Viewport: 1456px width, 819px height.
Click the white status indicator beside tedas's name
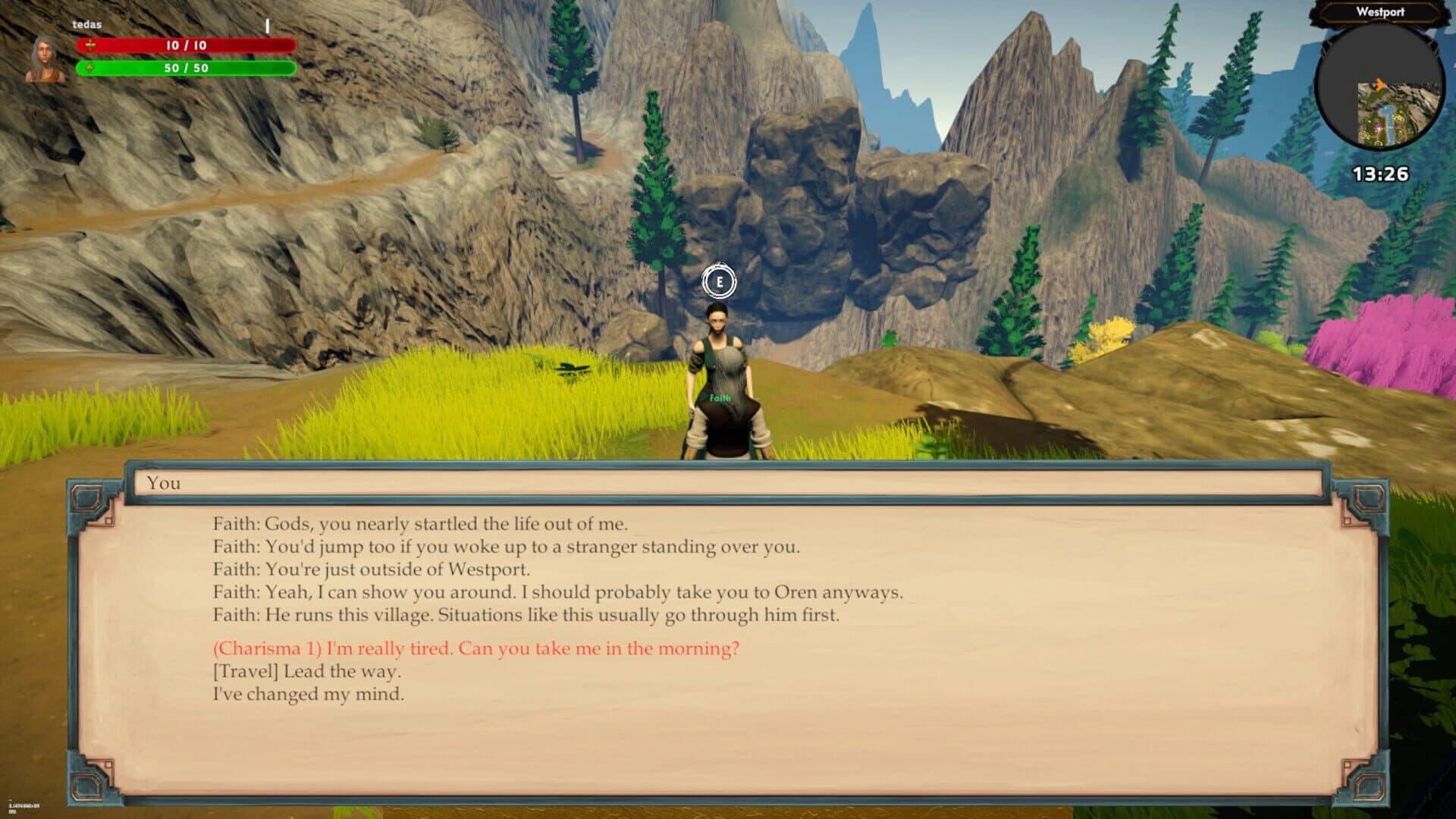click(x=266, y=25)
